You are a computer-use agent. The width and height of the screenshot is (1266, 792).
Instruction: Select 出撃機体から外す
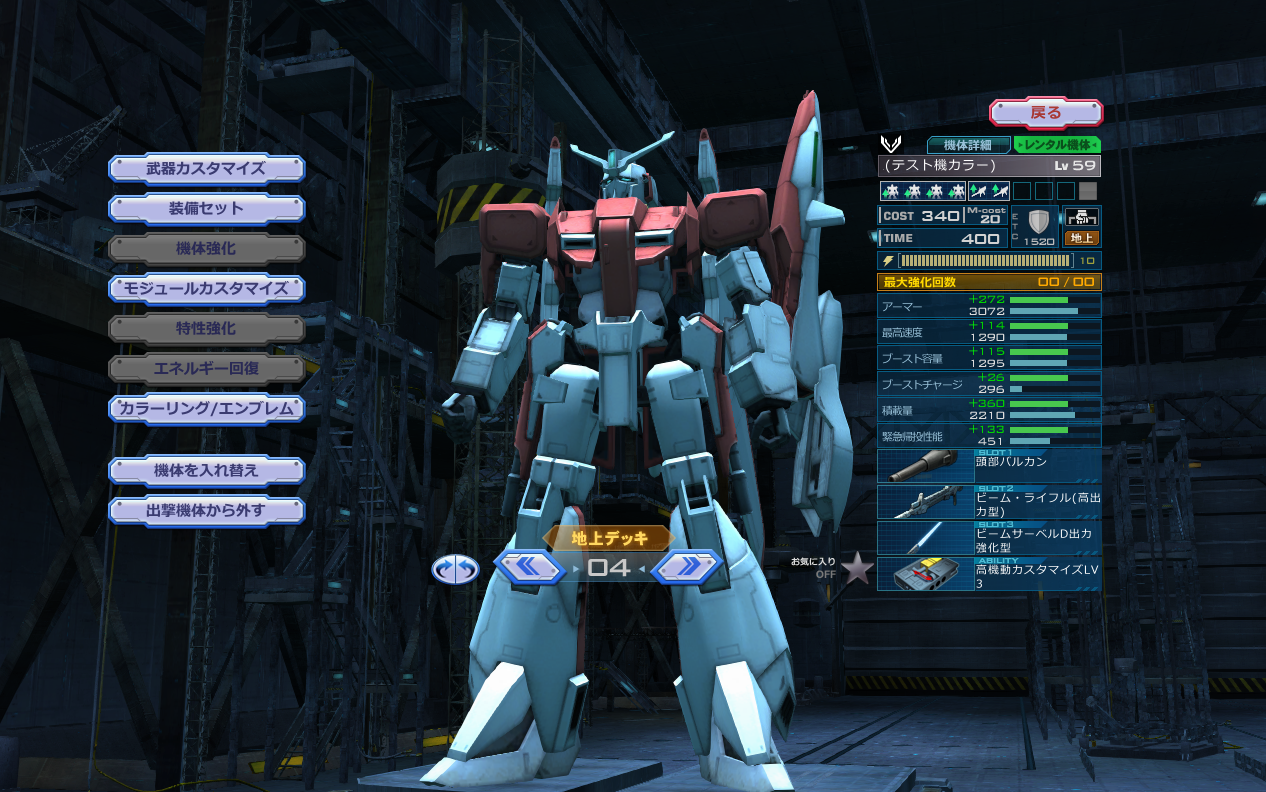pyautogui.click(x=206, y=511)
